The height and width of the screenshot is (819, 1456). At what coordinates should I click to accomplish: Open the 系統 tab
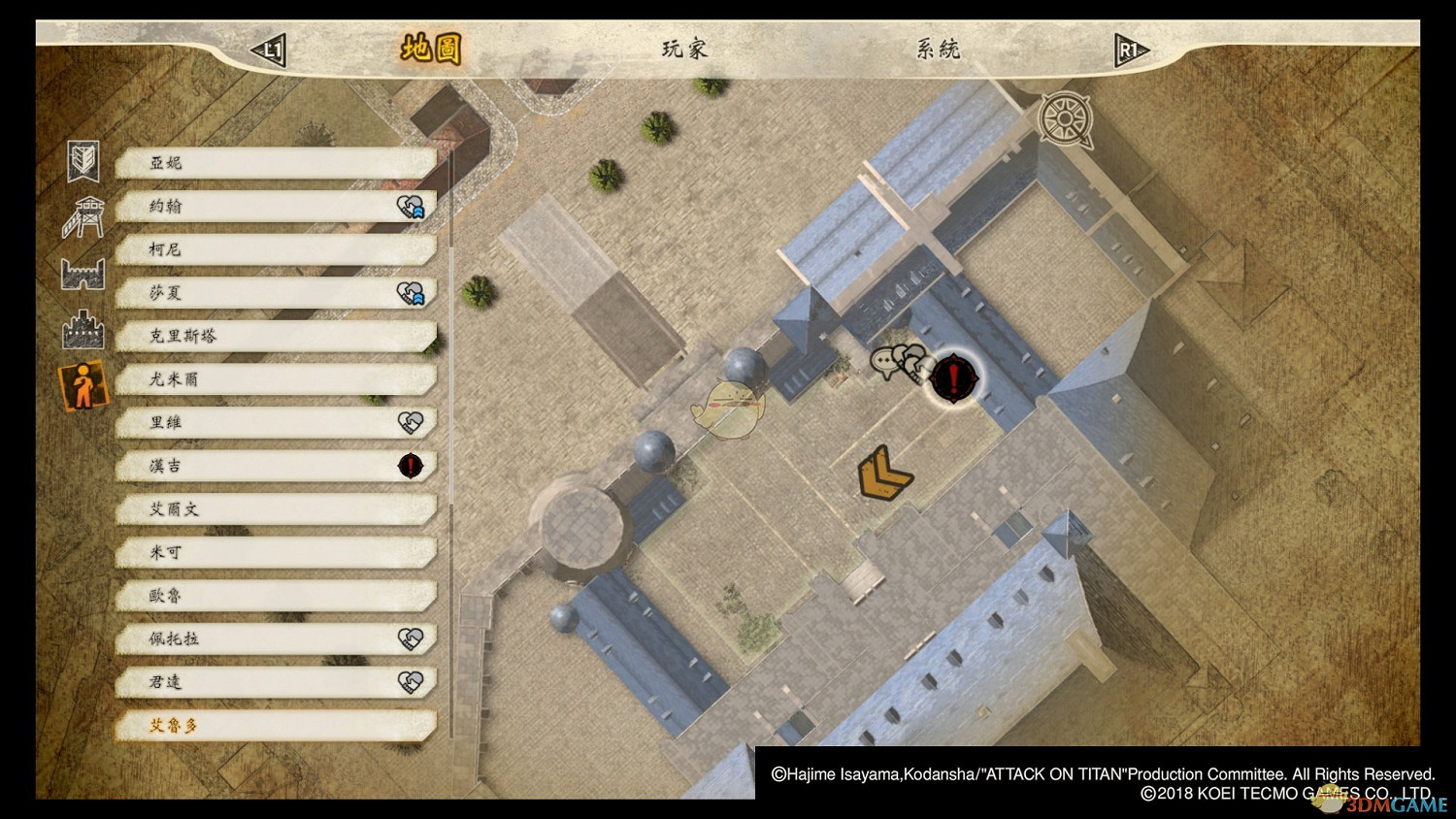938,49
